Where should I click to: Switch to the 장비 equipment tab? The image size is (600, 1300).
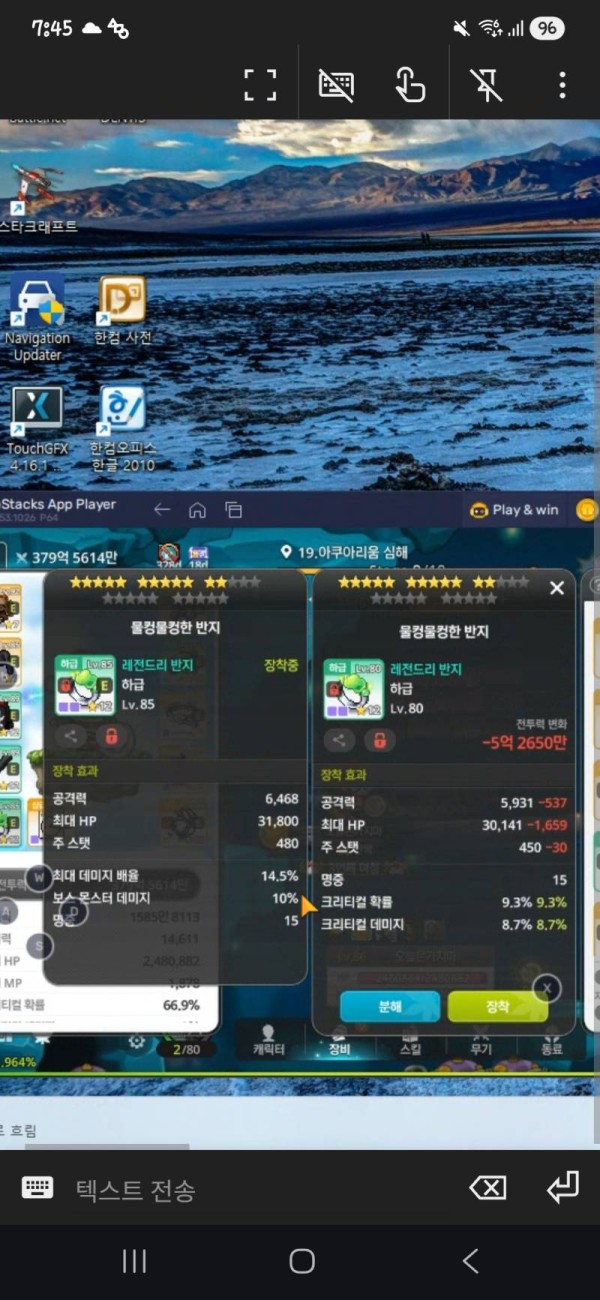339,1040
